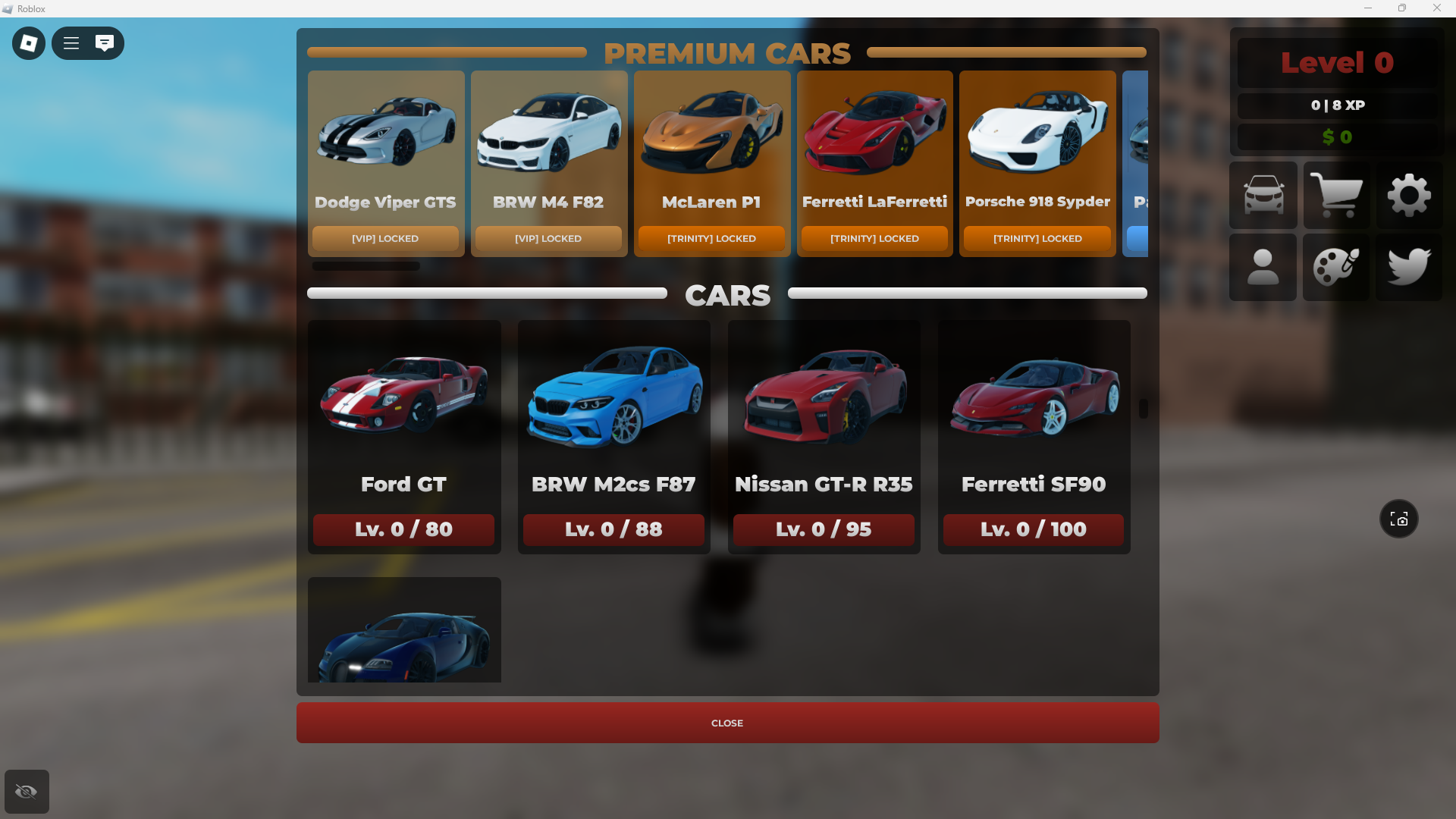Image resolution: width=1456 pixels, height=819 pixels.
Task: Select the Porsche 918 Spyder premium car
Action: (1037, 163)
